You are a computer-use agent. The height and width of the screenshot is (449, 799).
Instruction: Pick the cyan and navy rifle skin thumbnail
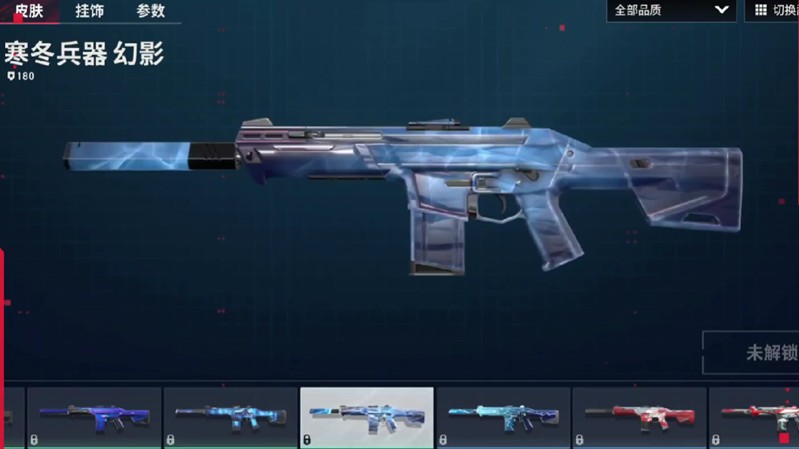[x=503, y=417]
